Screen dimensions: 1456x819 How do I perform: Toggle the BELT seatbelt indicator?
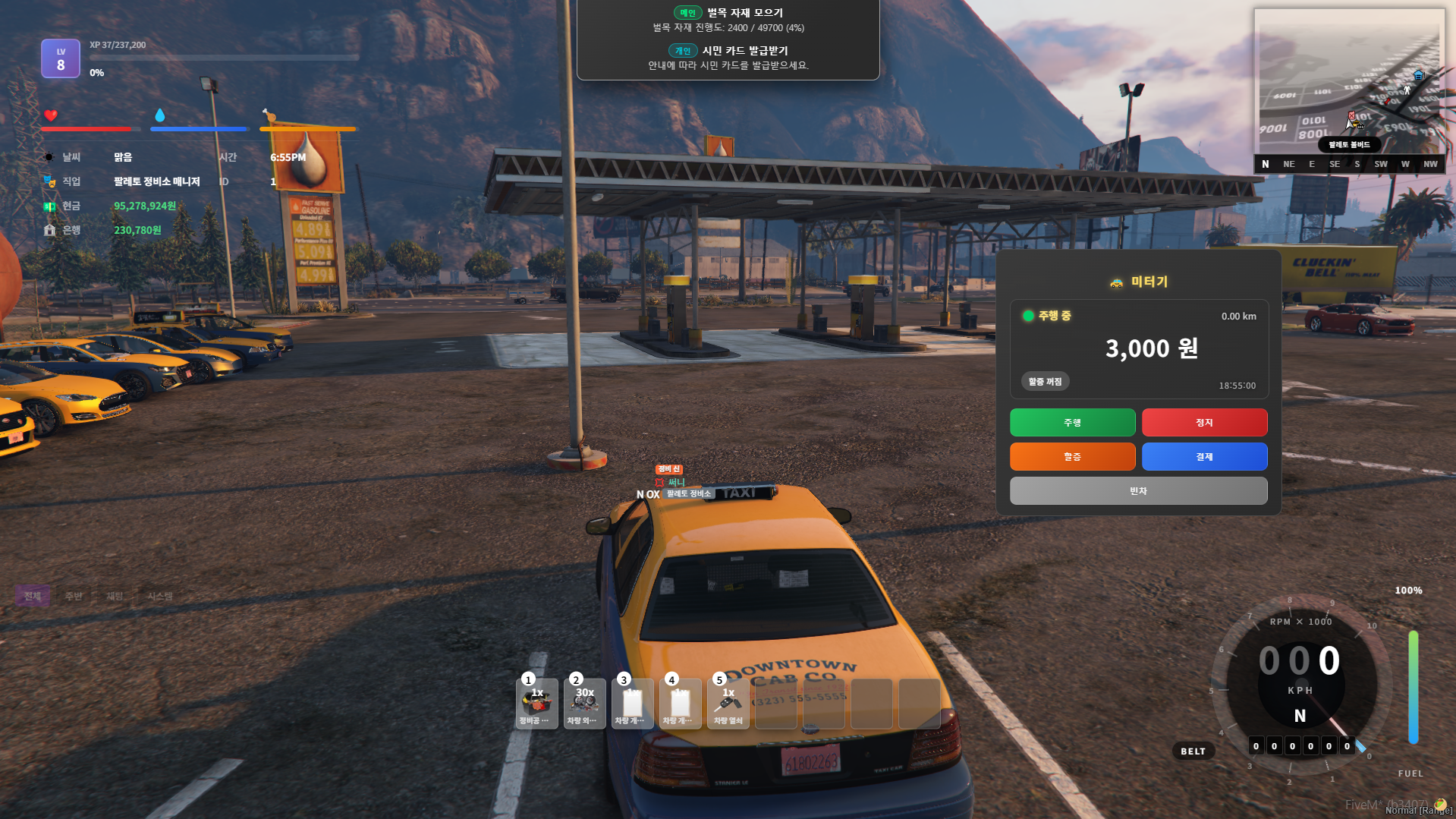click(1193, 751)
